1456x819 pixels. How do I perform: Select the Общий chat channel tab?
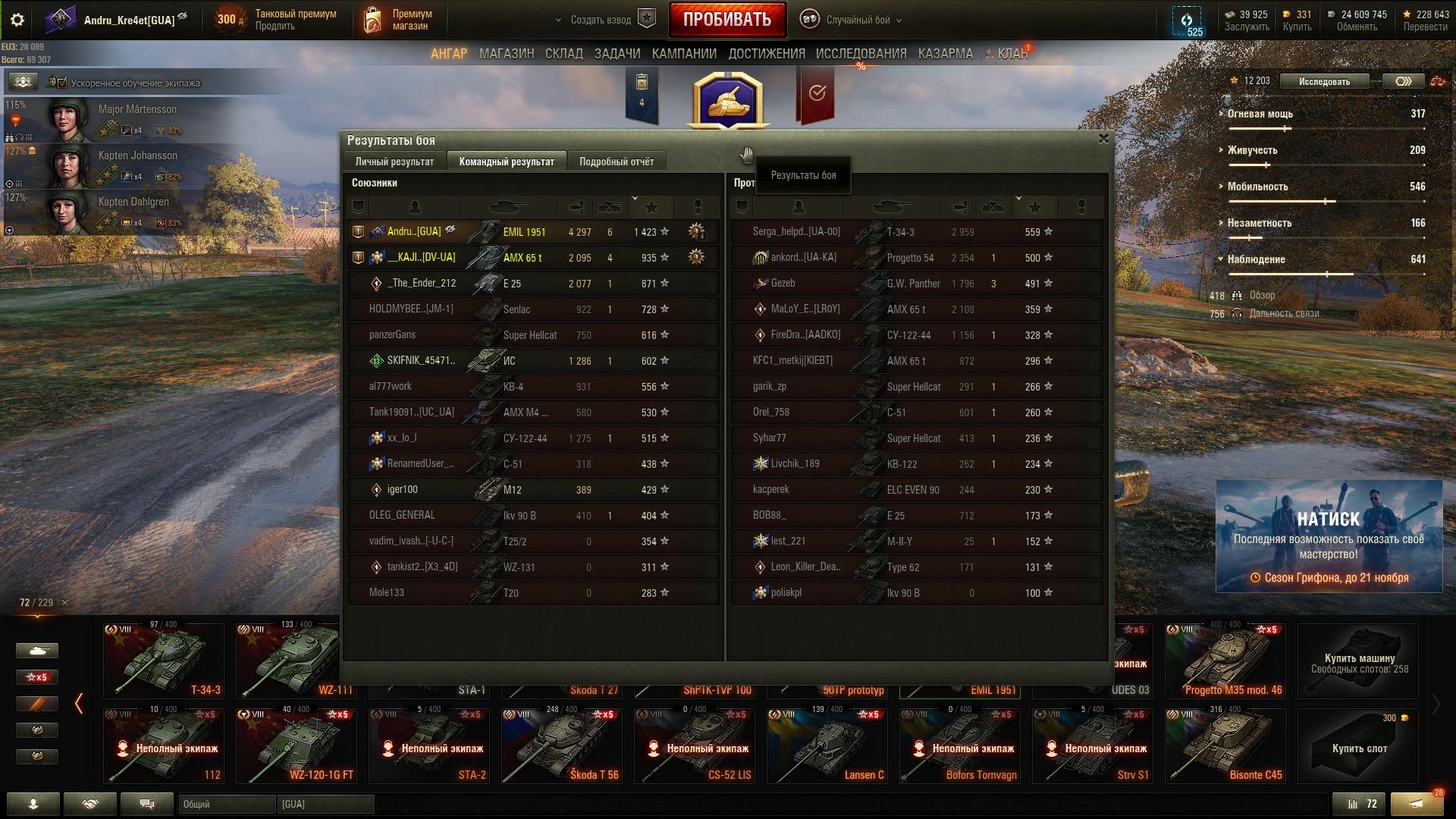227,804
